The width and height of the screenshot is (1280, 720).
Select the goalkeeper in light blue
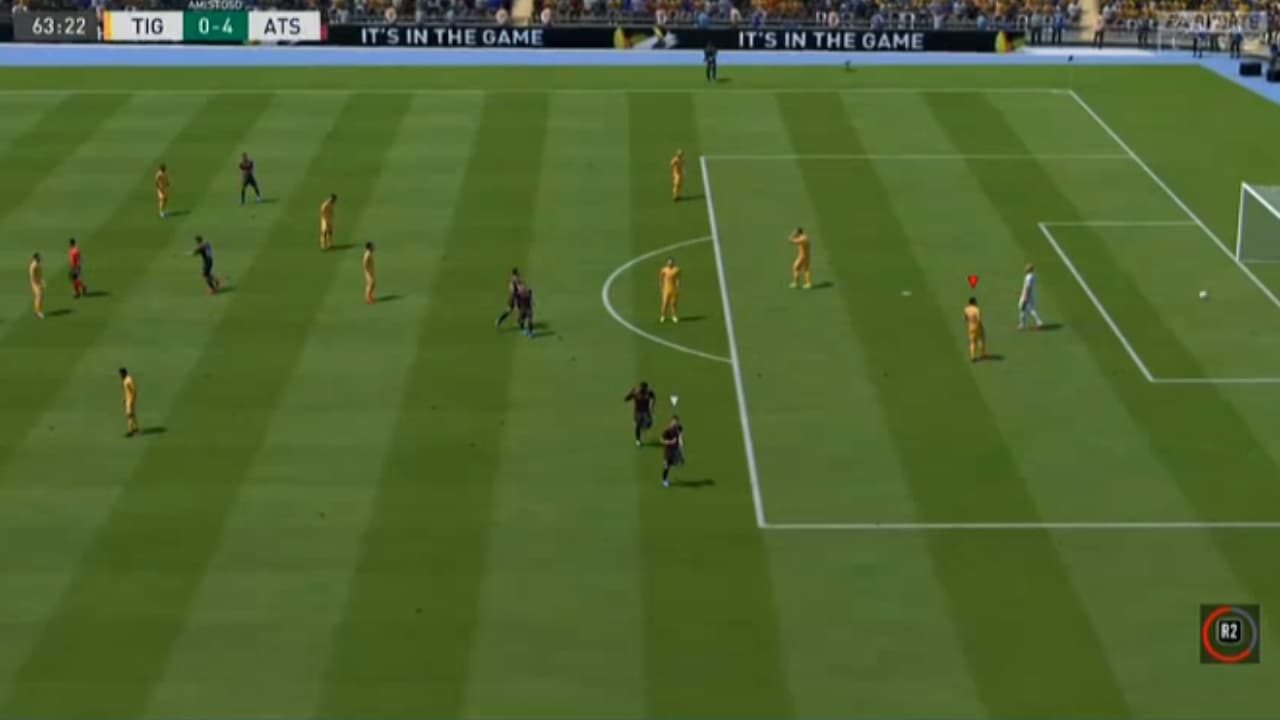(x=1030, y=295)
